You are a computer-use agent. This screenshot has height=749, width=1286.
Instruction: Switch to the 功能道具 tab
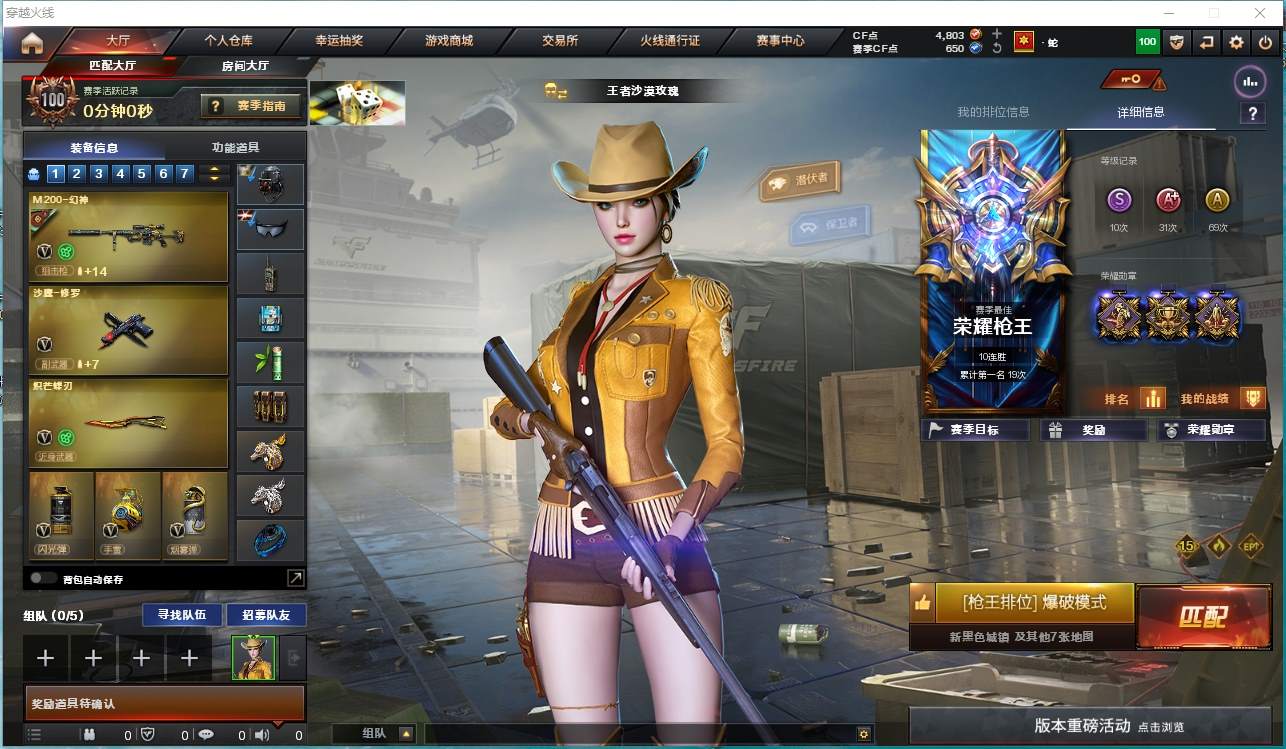coord(236,147)
